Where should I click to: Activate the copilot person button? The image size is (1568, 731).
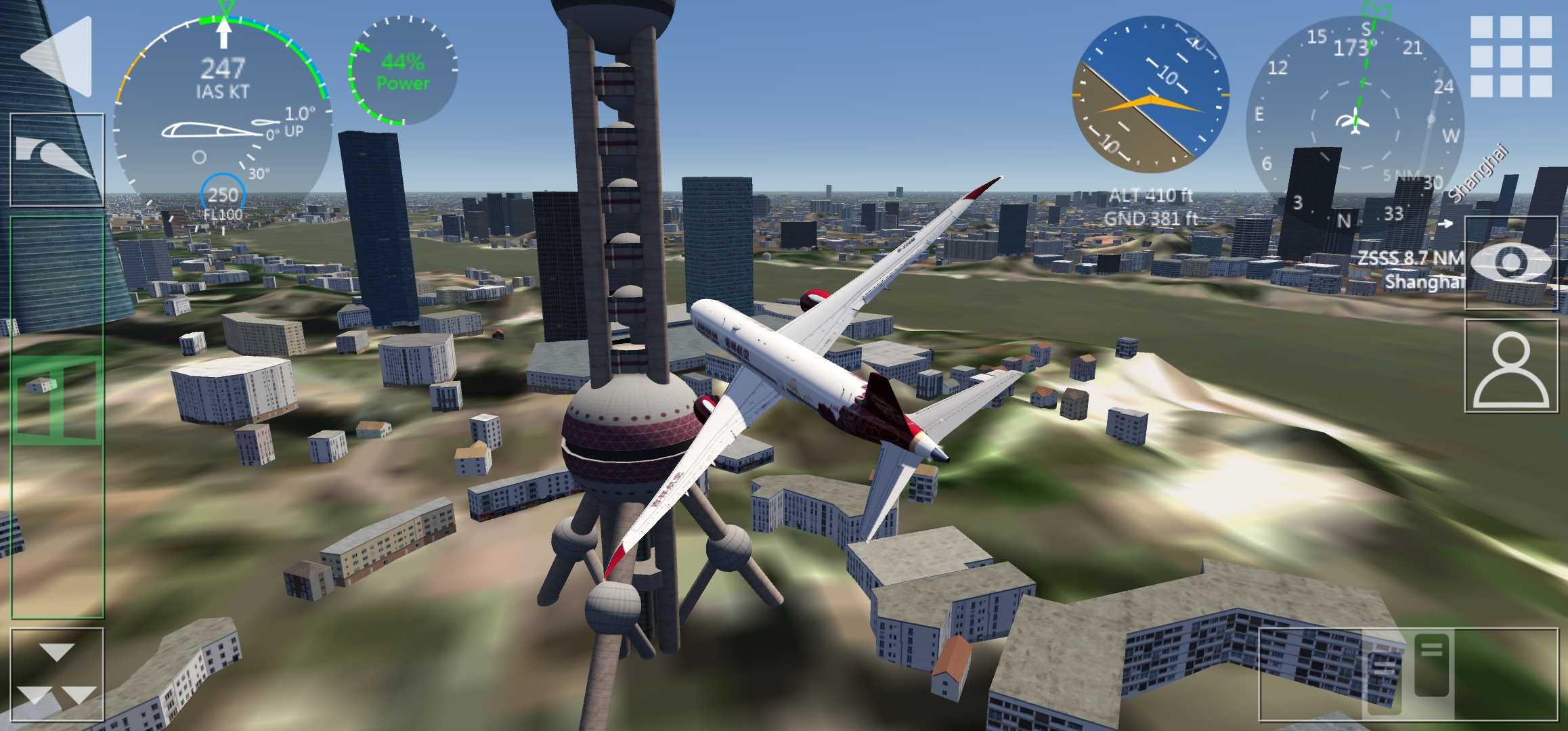point(1510,366)
